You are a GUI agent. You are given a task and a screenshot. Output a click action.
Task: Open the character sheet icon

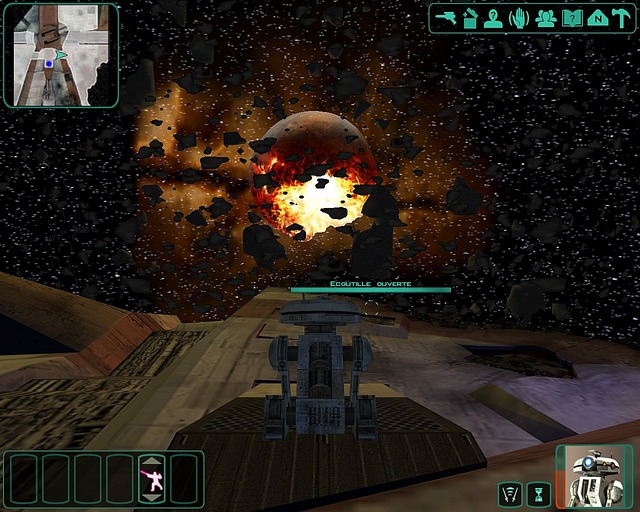pyautogui.click(x=494, y=18)
